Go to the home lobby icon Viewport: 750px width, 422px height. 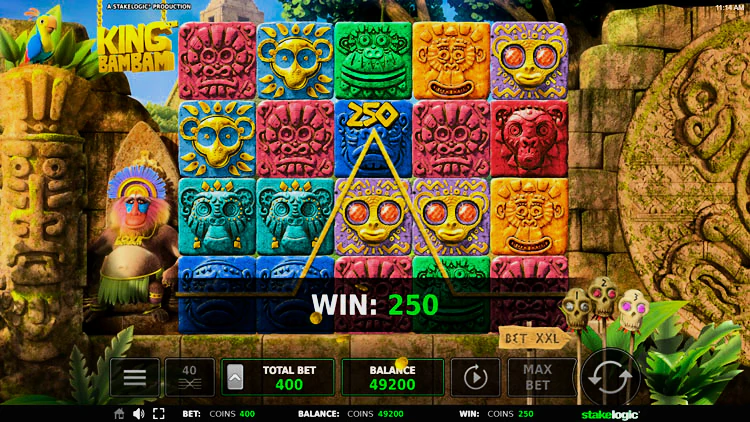pos(119,414)
